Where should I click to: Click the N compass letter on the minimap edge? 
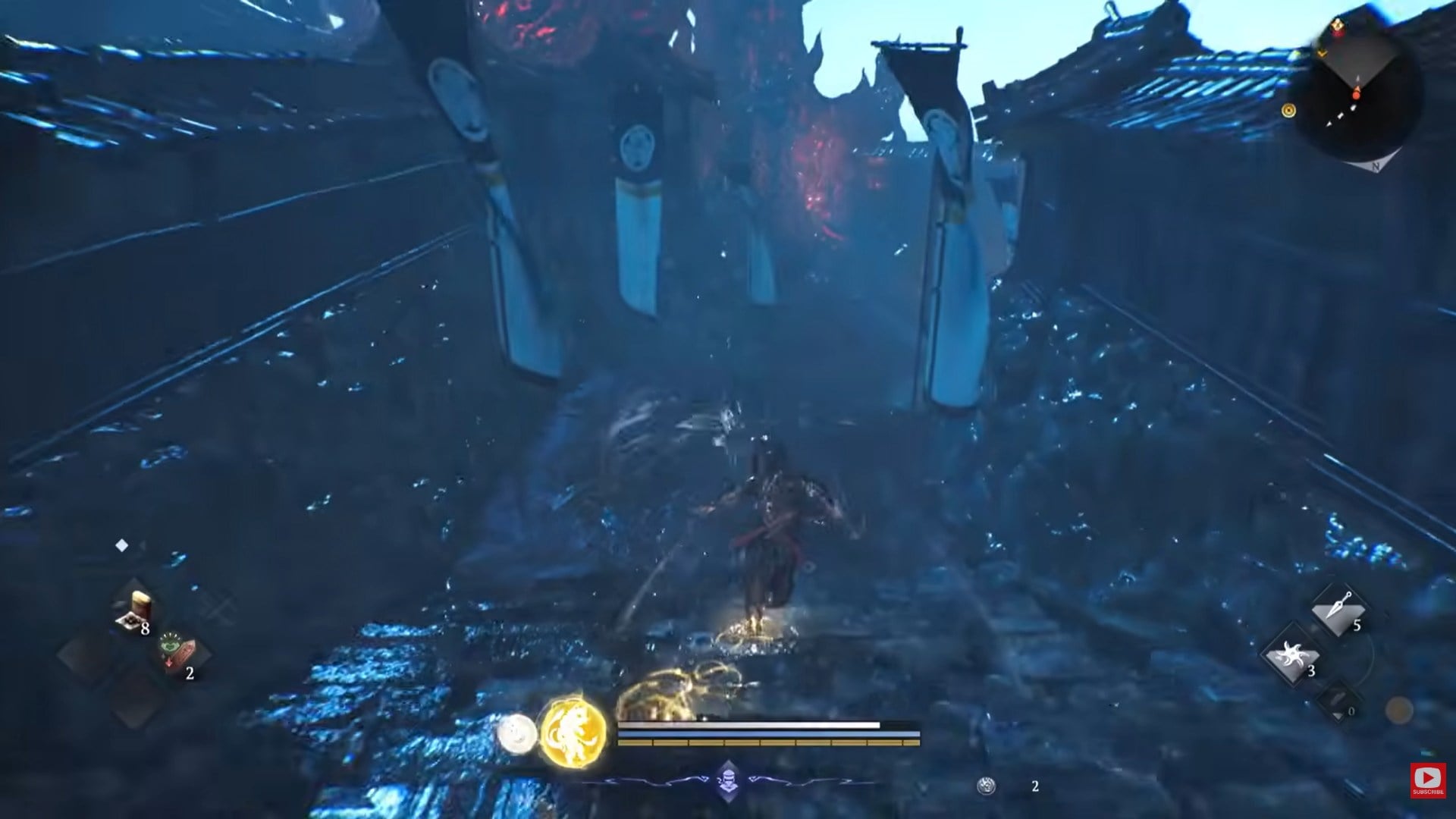[1376, 166]
